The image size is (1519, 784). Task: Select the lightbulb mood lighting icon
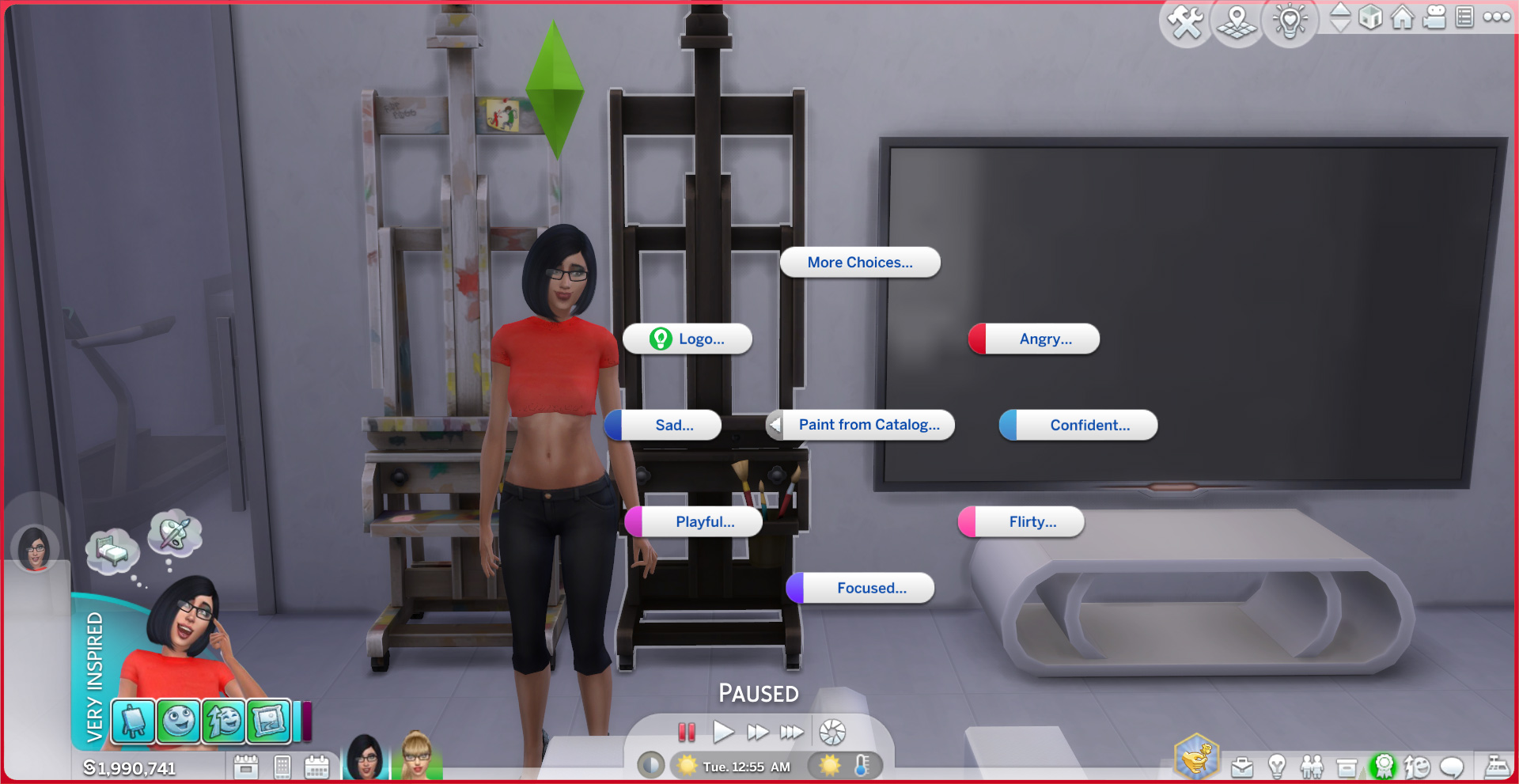pos(1290,22)
